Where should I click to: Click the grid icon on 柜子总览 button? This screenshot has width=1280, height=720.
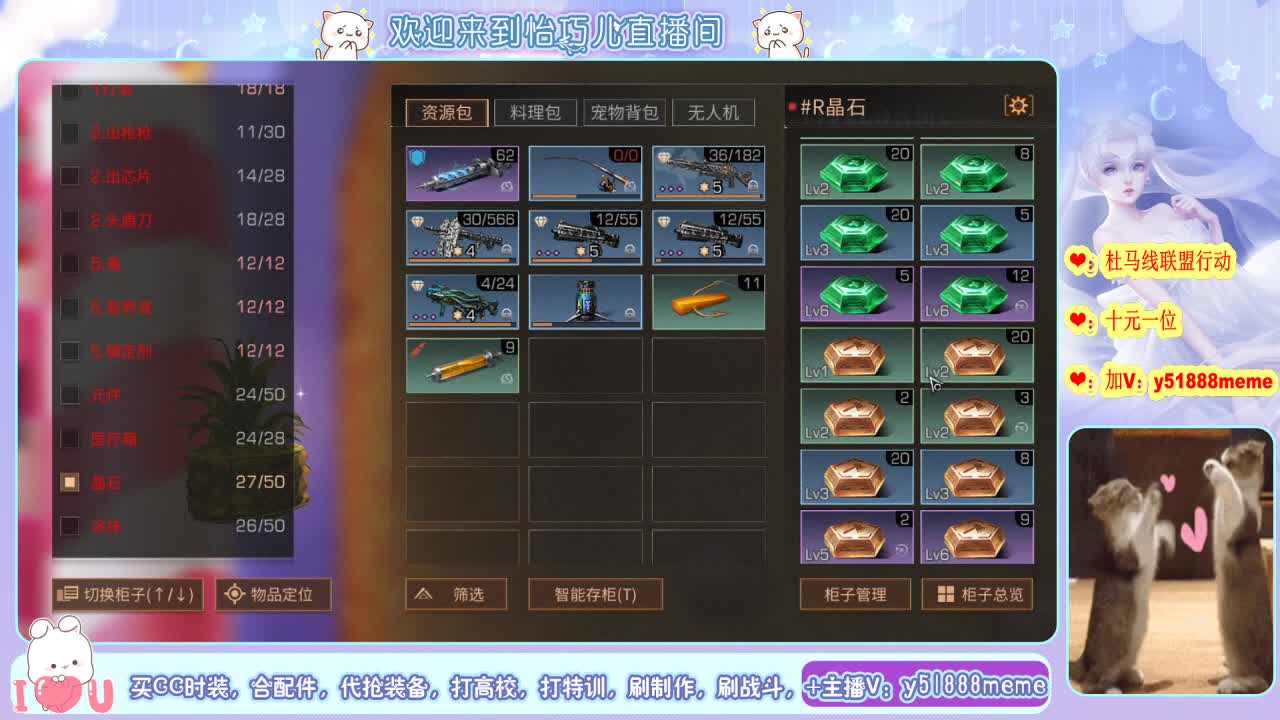944,594
